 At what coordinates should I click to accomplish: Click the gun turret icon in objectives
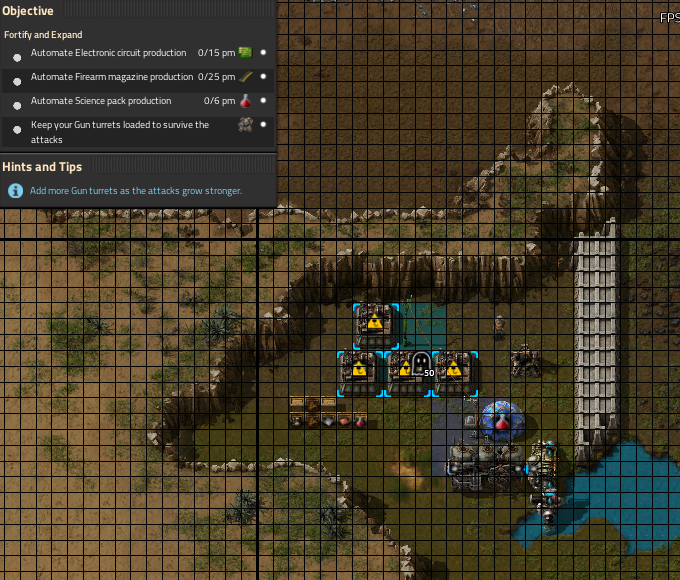click(245, 125)
